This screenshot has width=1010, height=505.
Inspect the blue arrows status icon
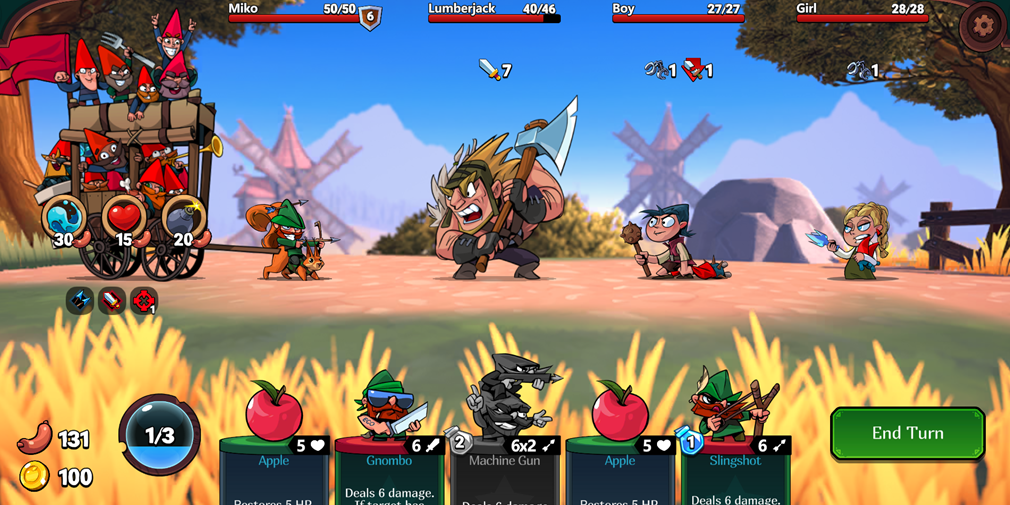pyautogui.click(x=80, y=300)
